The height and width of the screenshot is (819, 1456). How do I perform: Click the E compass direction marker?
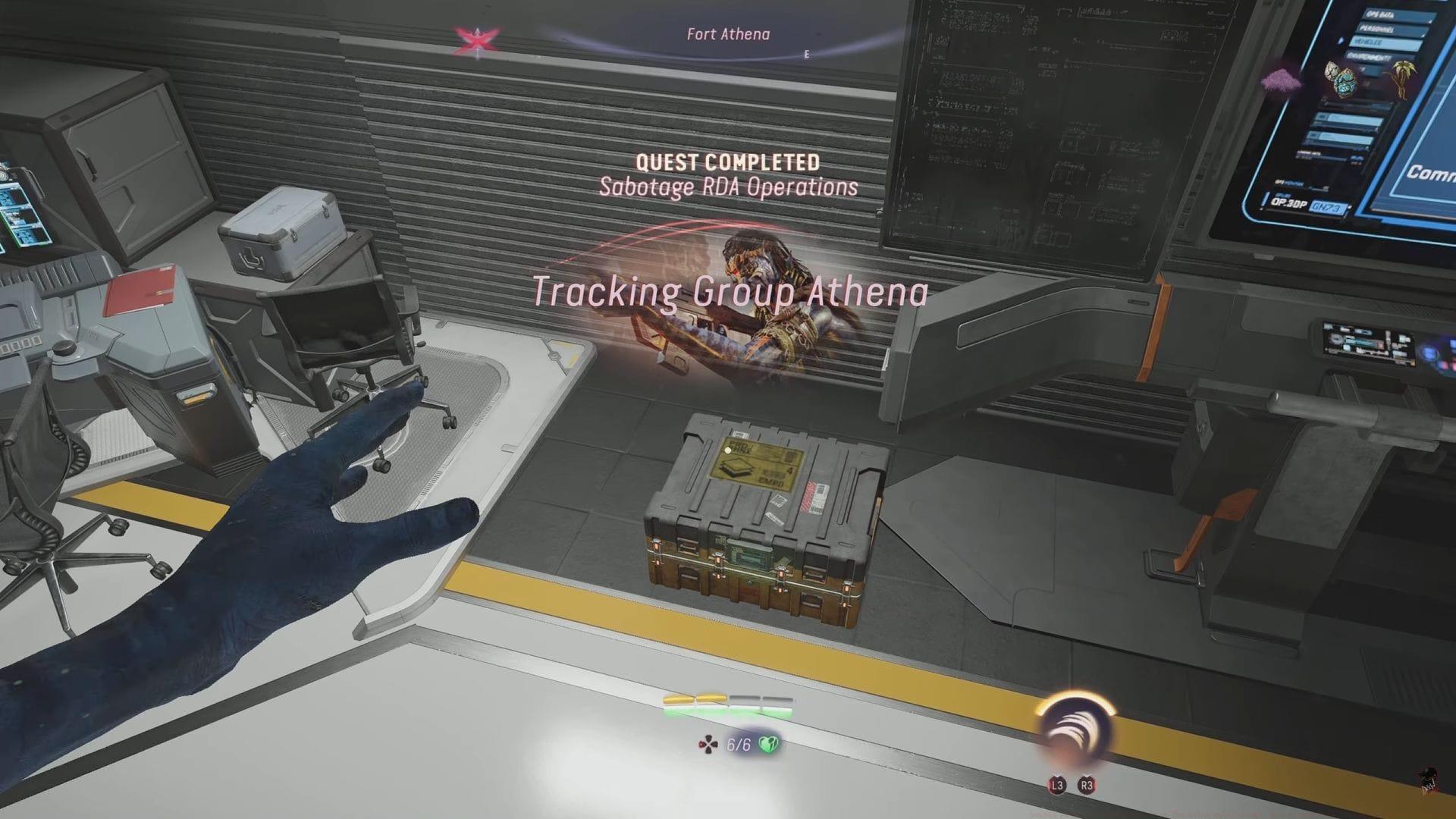806,54
